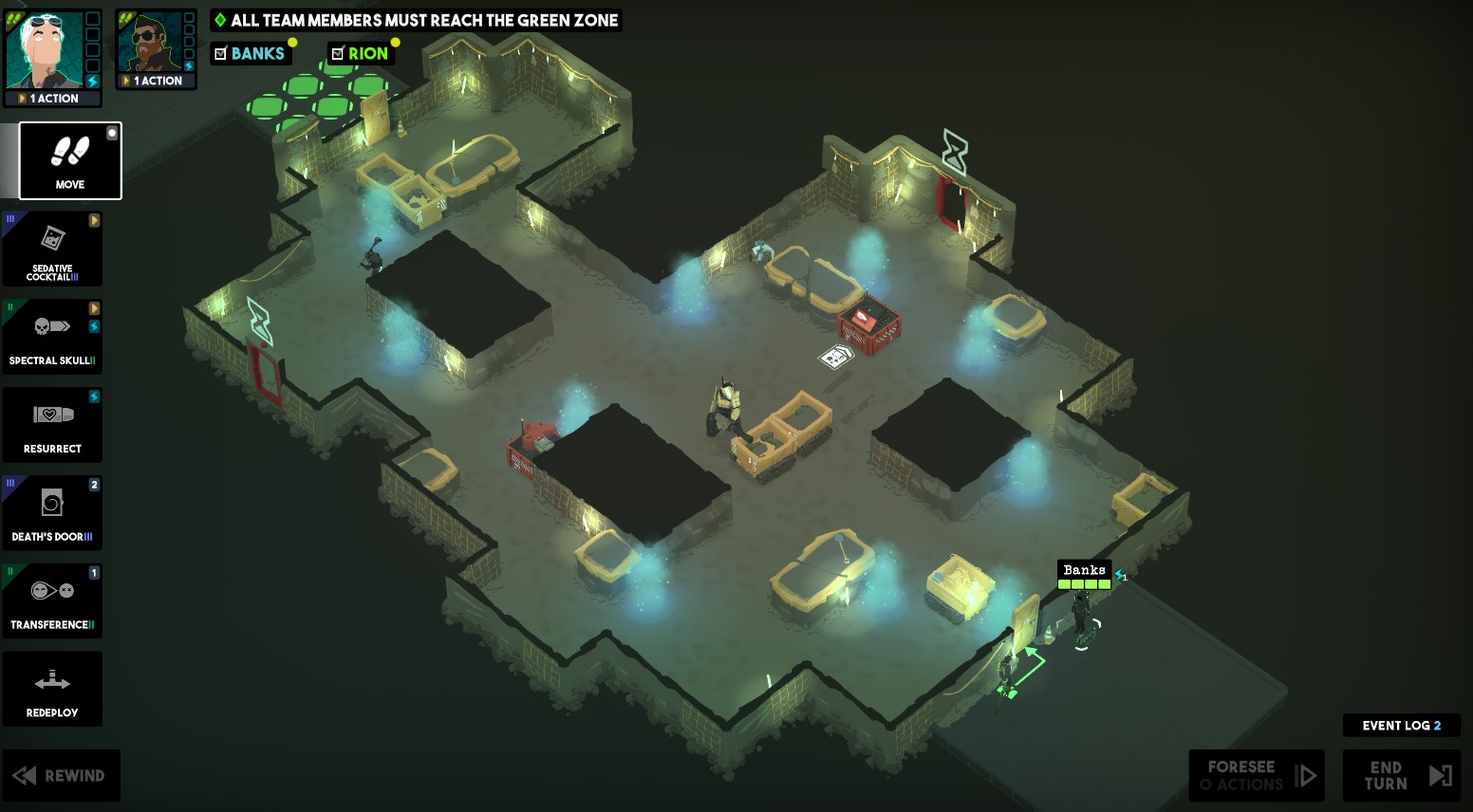The image size is (1473, 812).
Task: Open the Spectral Skull expand arrow
Action: pyautogui.click(x=94, y=307)
